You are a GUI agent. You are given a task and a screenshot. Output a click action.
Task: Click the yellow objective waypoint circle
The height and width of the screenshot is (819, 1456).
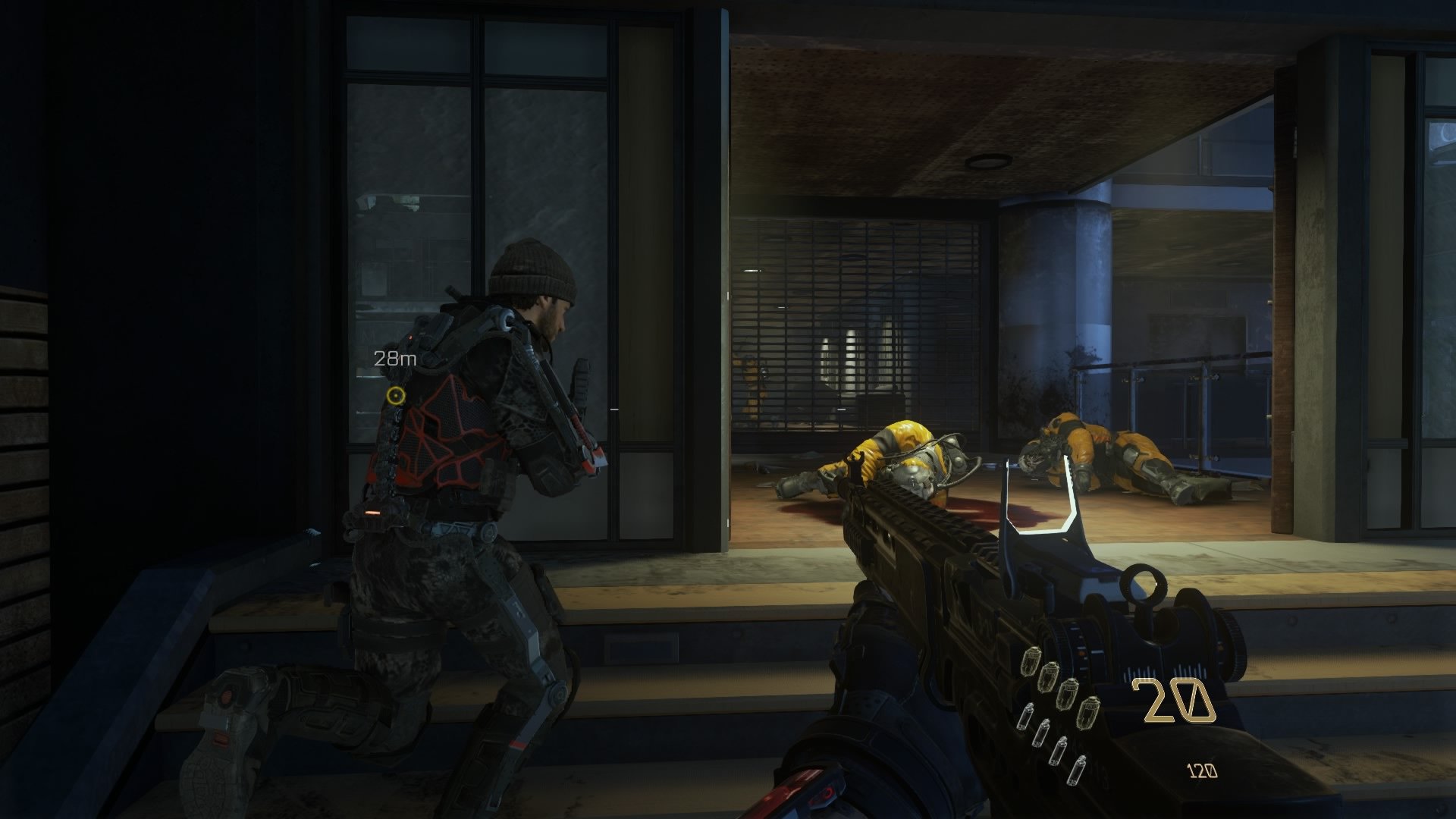point(396,395)
